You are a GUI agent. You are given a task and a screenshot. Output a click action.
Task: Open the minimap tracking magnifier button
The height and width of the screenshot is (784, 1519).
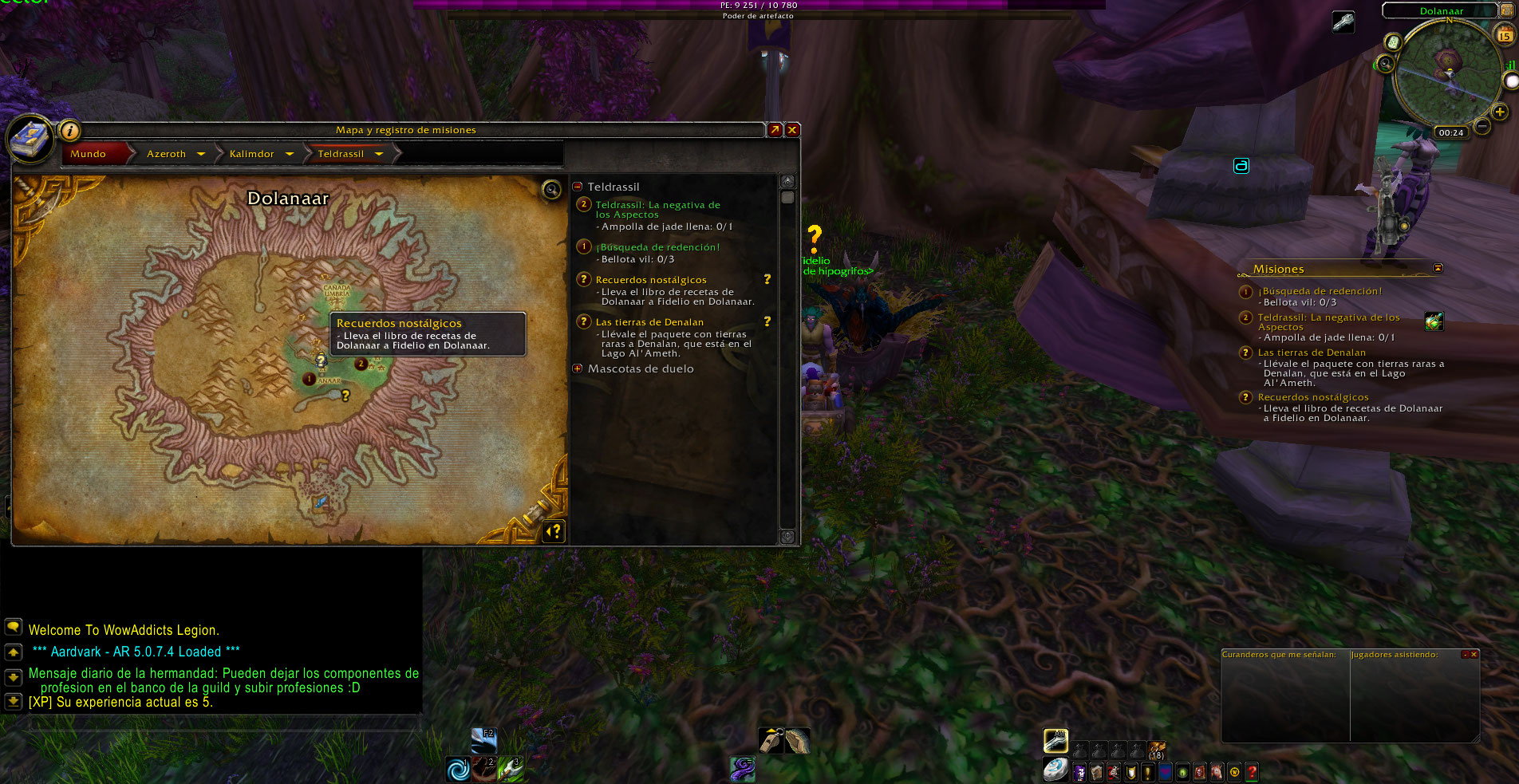point(1386,63)
